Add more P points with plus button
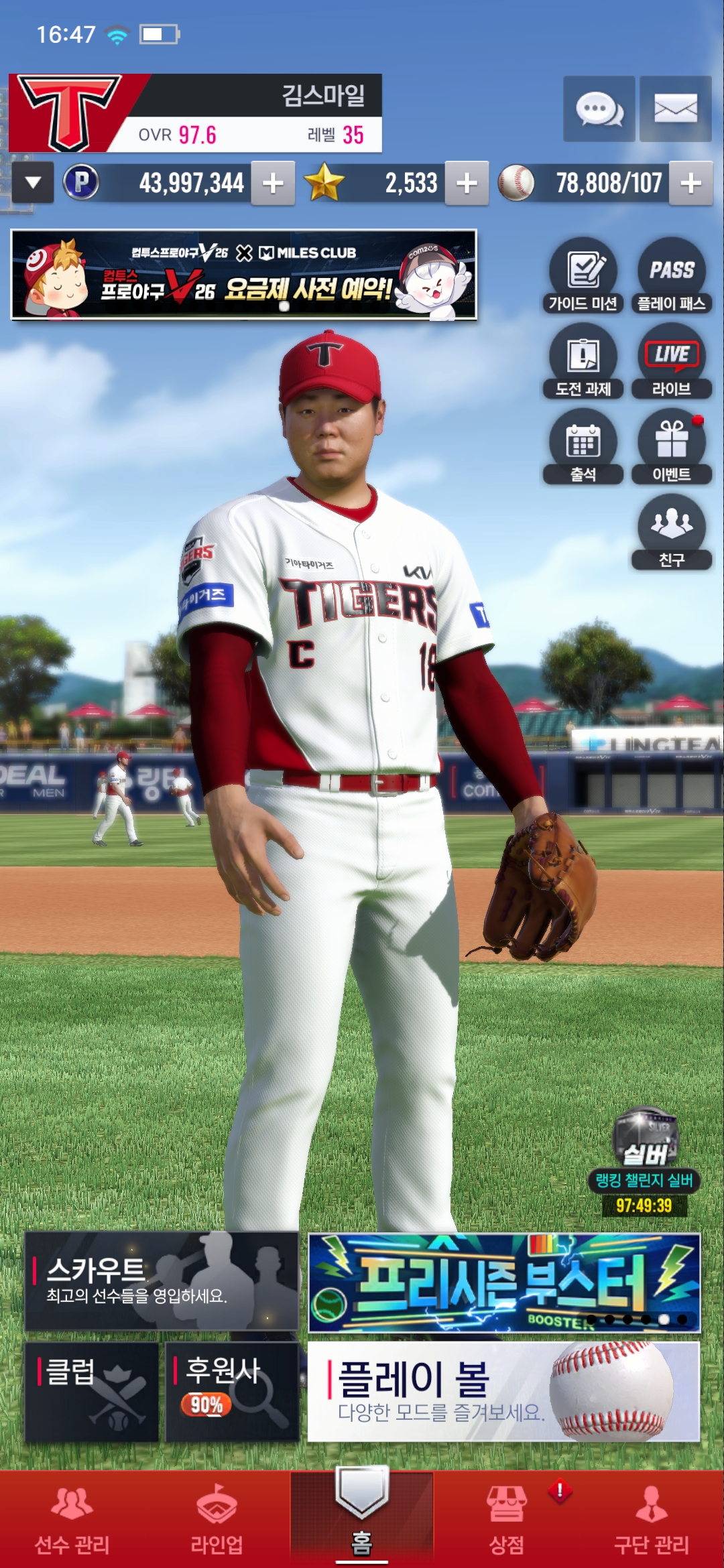The height and width of the screenshot is (1568, 724). tap(273, 183)
